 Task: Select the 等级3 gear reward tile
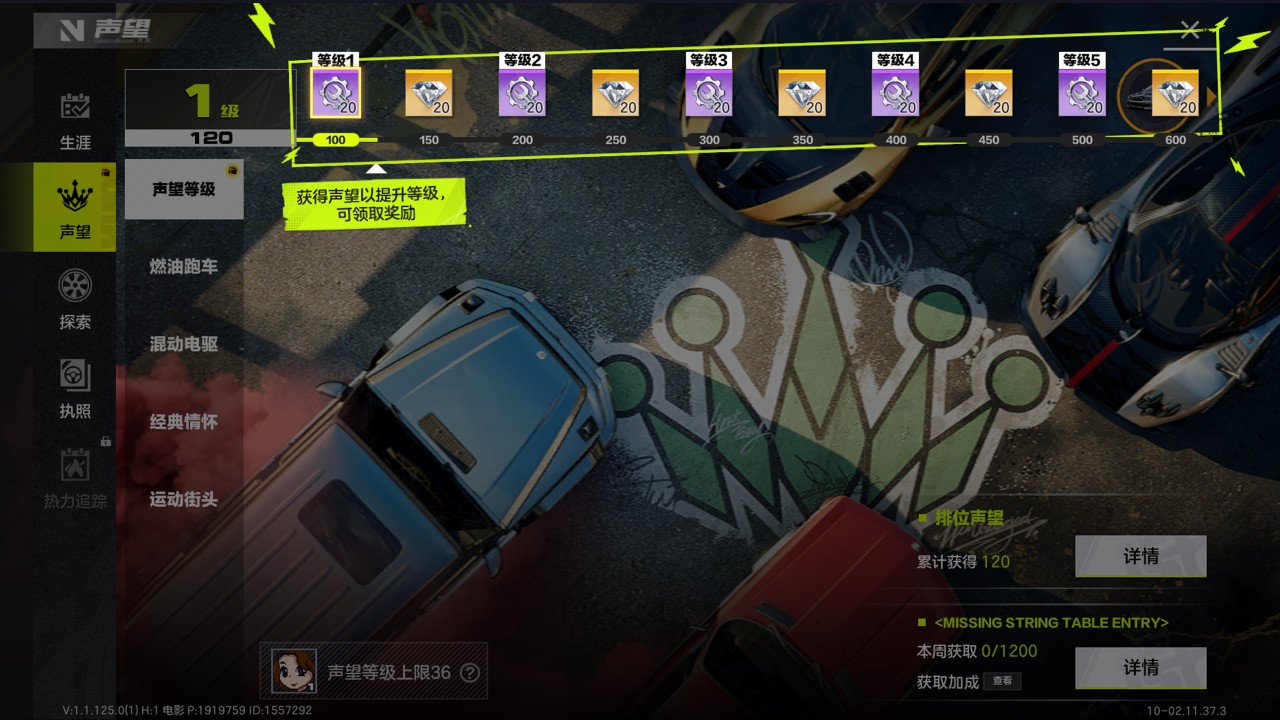click(x=709, y=93)
